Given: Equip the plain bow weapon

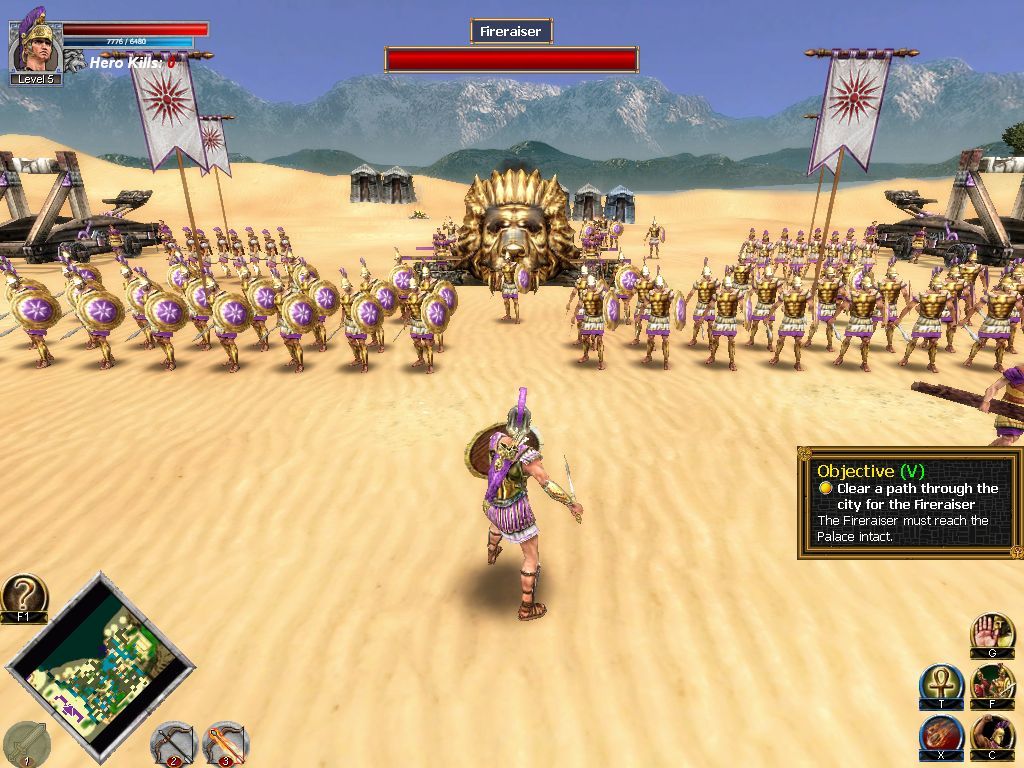Looking at the screenshot, I should pos(173,743).
